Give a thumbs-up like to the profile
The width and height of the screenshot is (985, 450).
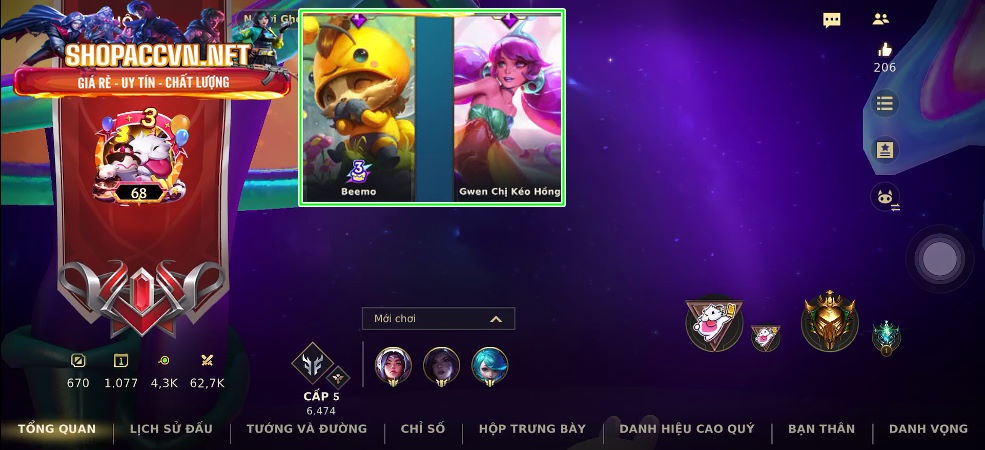[x=884, y=49]
